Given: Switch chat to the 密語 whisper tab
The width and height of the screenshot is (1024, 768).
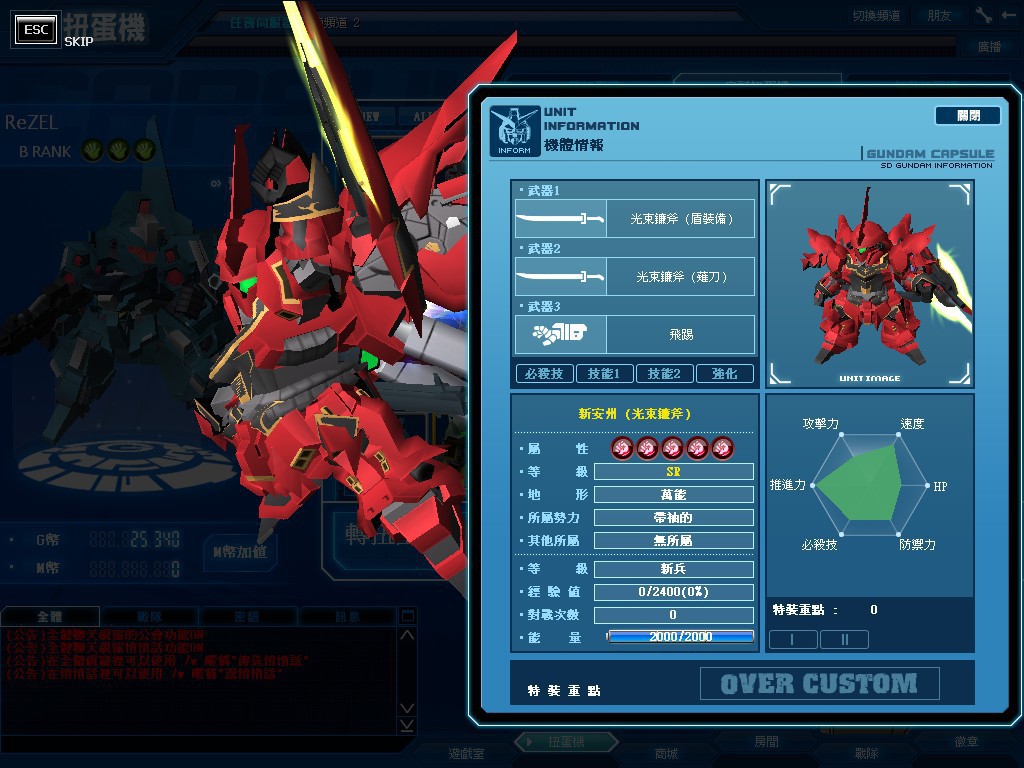Looking at the screenshot, I should tap(246, 617).
